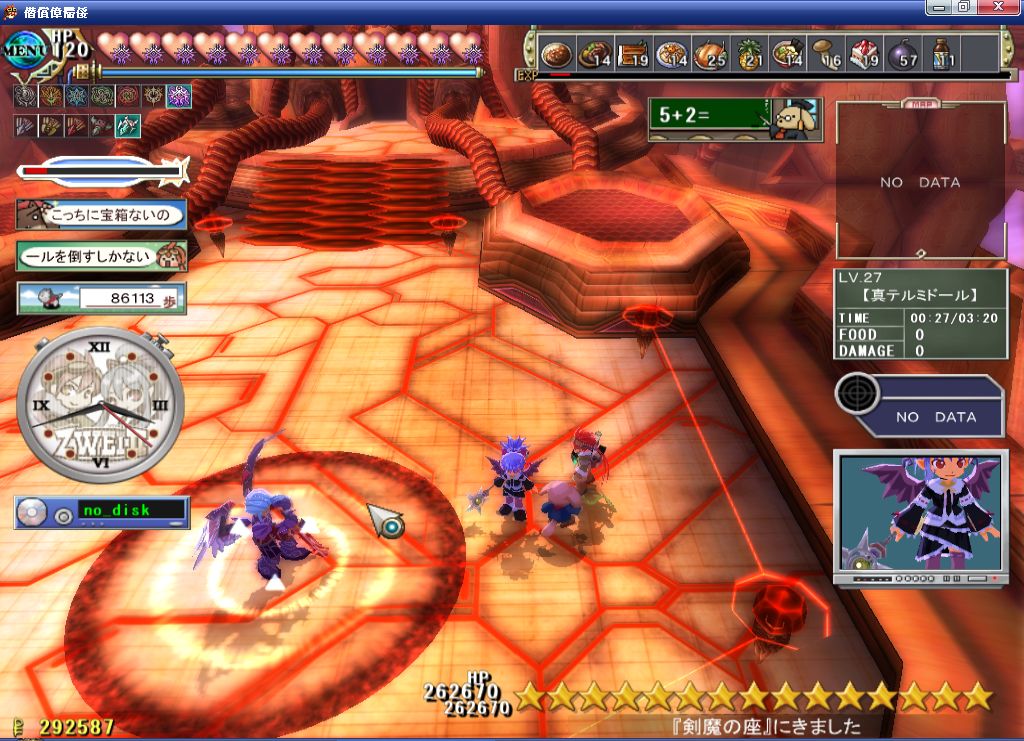Click the minimap panel labeled MAP

pos(920,181)
